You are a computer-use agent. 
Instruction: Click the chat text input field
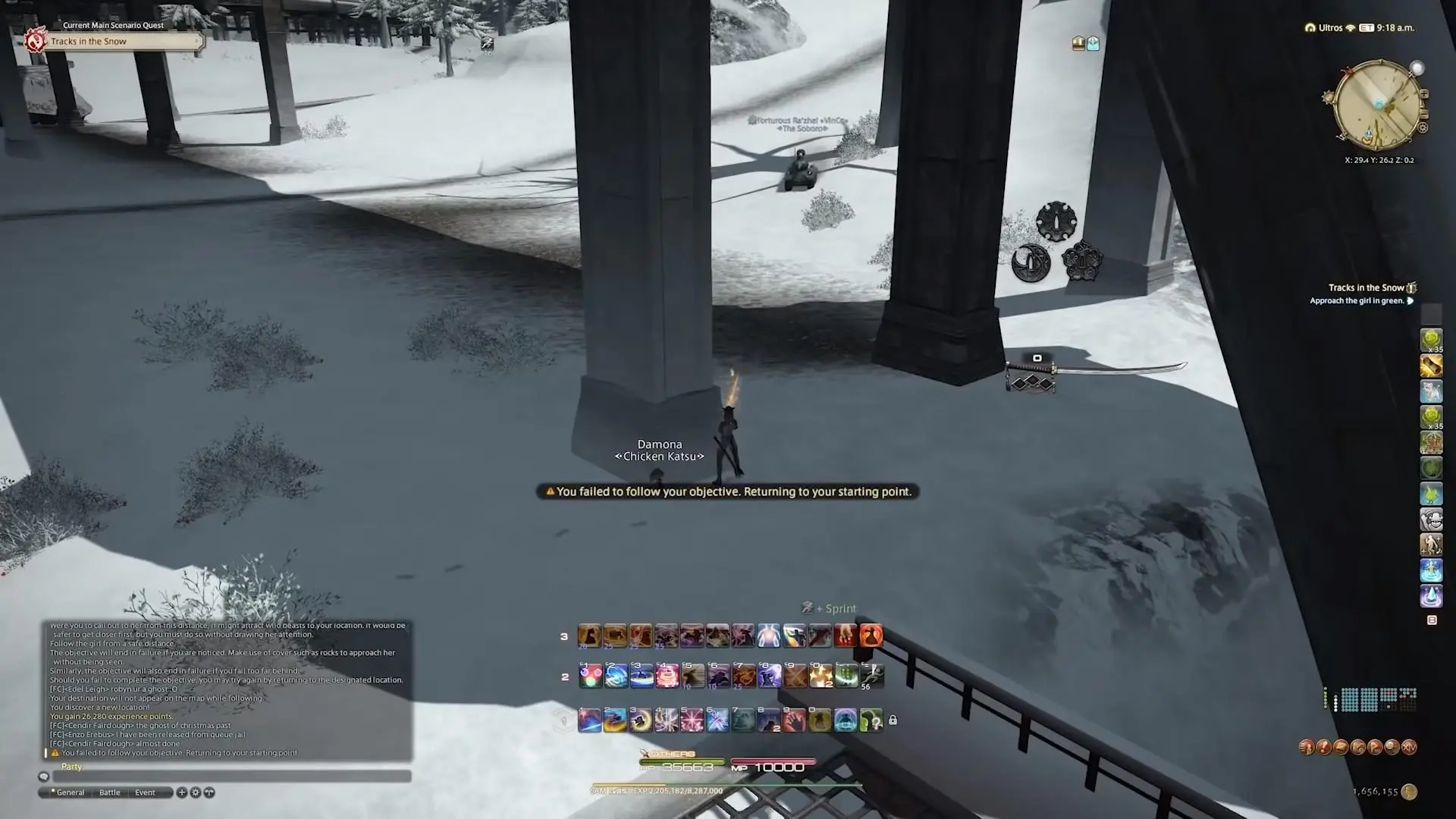[x=231, y=777]
